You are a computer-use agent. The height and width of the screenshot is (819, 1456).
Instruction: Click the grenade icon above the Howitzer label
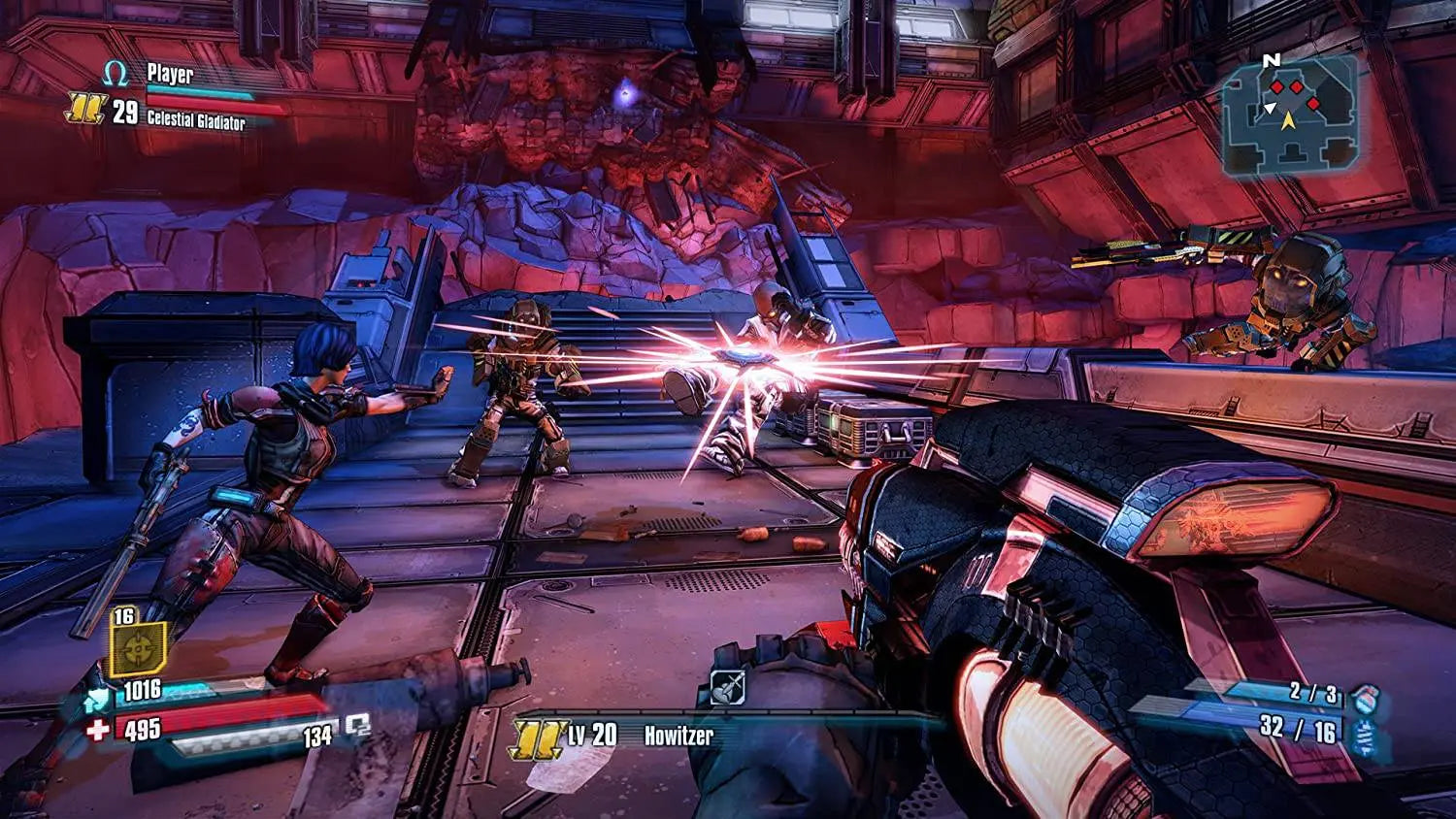tap(726, 687)
